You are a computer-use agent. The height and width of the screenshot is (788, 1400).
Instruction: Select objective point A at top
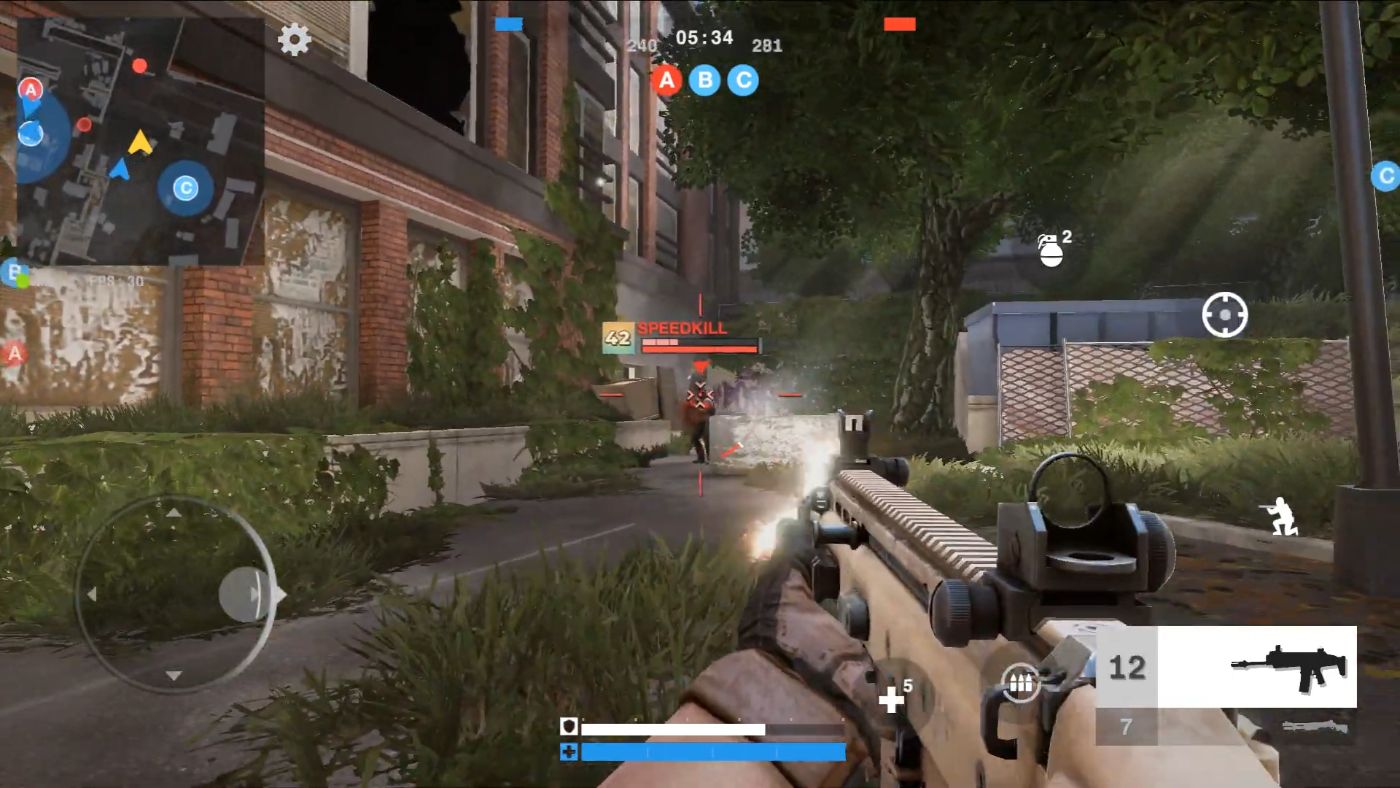click(667, 81)
